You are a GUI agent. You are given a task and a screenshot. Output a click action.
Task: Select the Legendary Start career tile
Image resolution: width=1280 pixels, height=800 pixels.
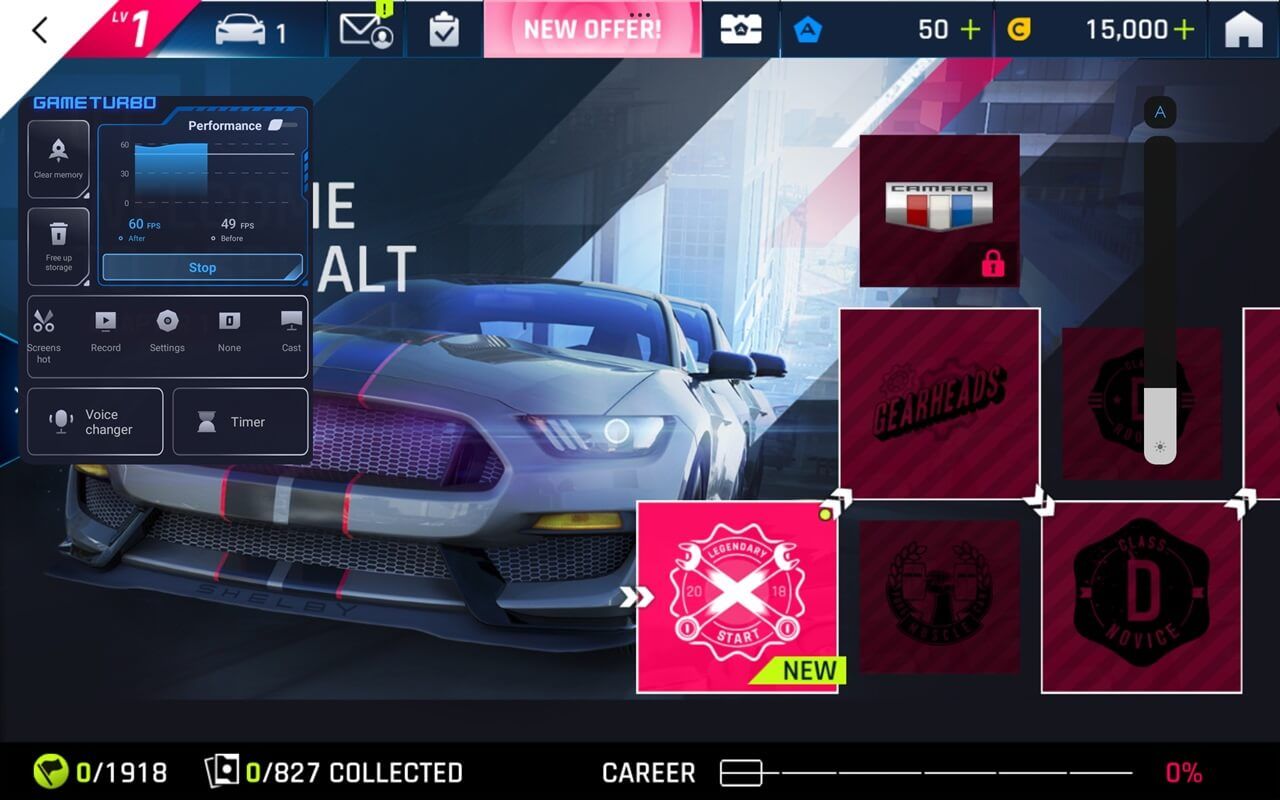click(x=737, y=596)
